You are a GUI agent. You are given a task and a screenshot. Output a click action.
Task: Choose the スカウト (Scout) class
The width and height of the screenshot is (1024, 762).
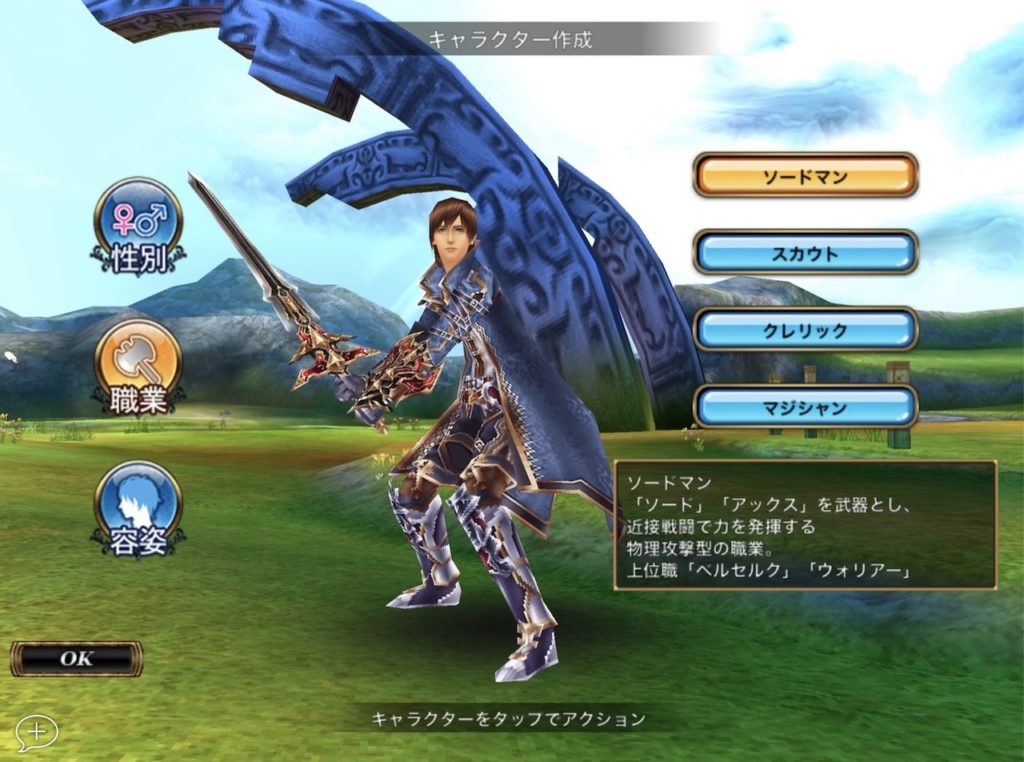click(x=805, y=253)
